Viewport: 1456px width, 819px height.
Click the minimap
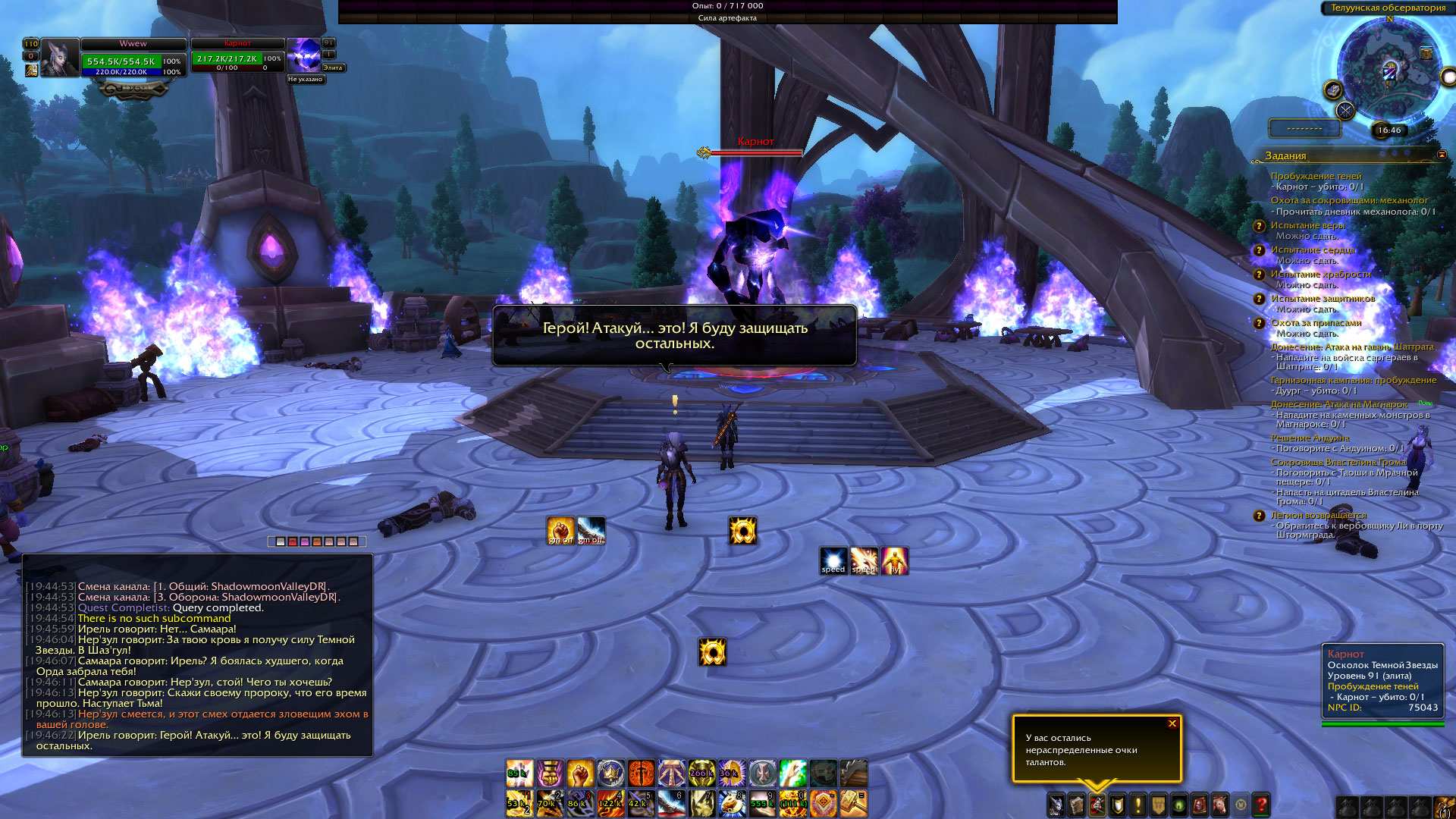(1389, 70)
